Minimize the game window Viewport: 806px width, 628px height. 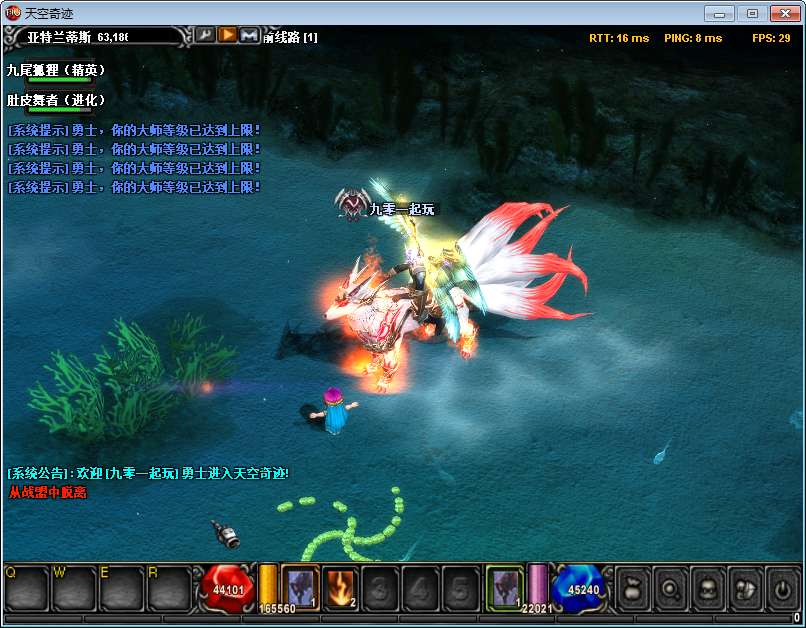720,13
